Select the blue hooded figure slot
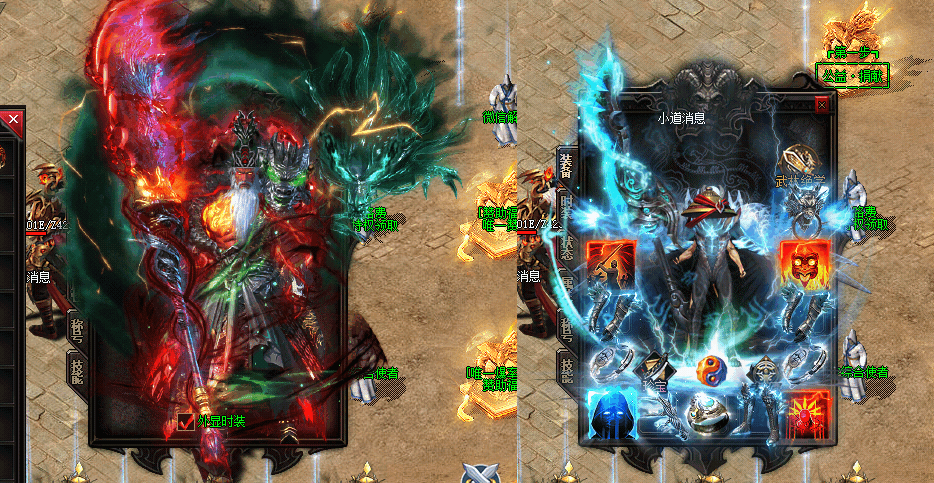 pos(608,413)
